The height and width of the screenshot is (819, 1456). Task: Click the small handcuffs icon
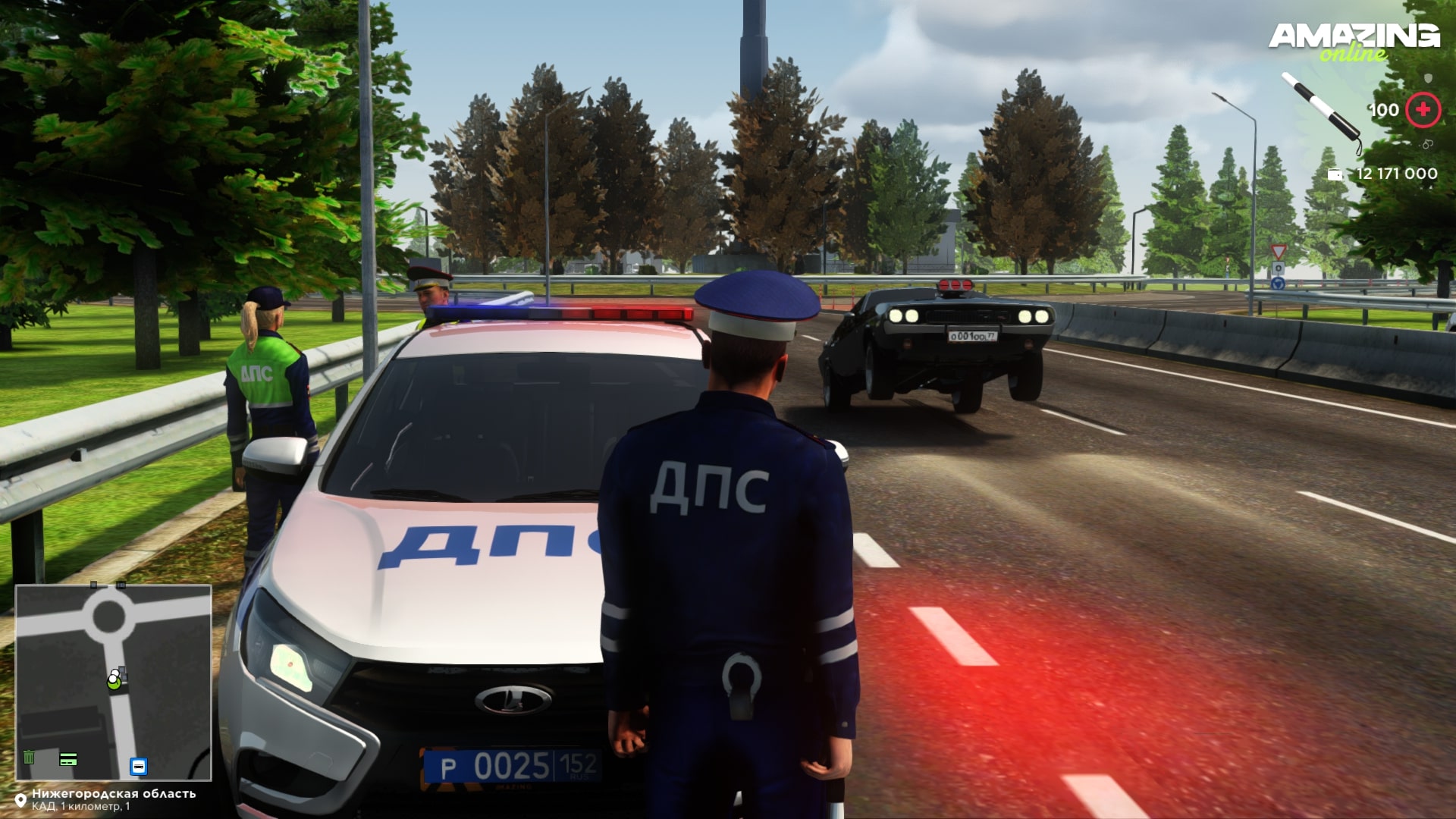(x=1428, y=143)
